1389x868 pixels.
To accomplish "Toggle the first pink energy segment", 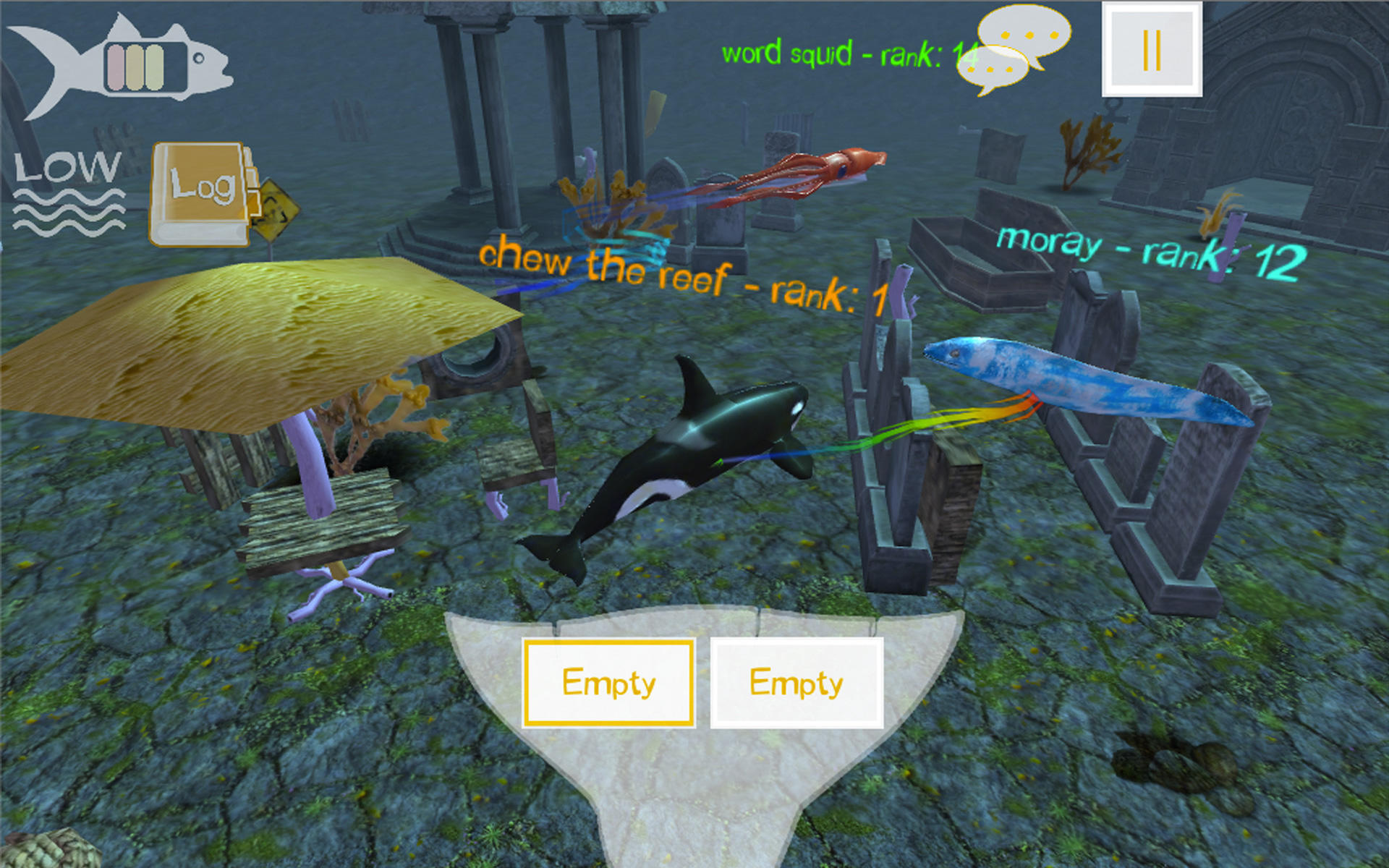I will (115, 67).
